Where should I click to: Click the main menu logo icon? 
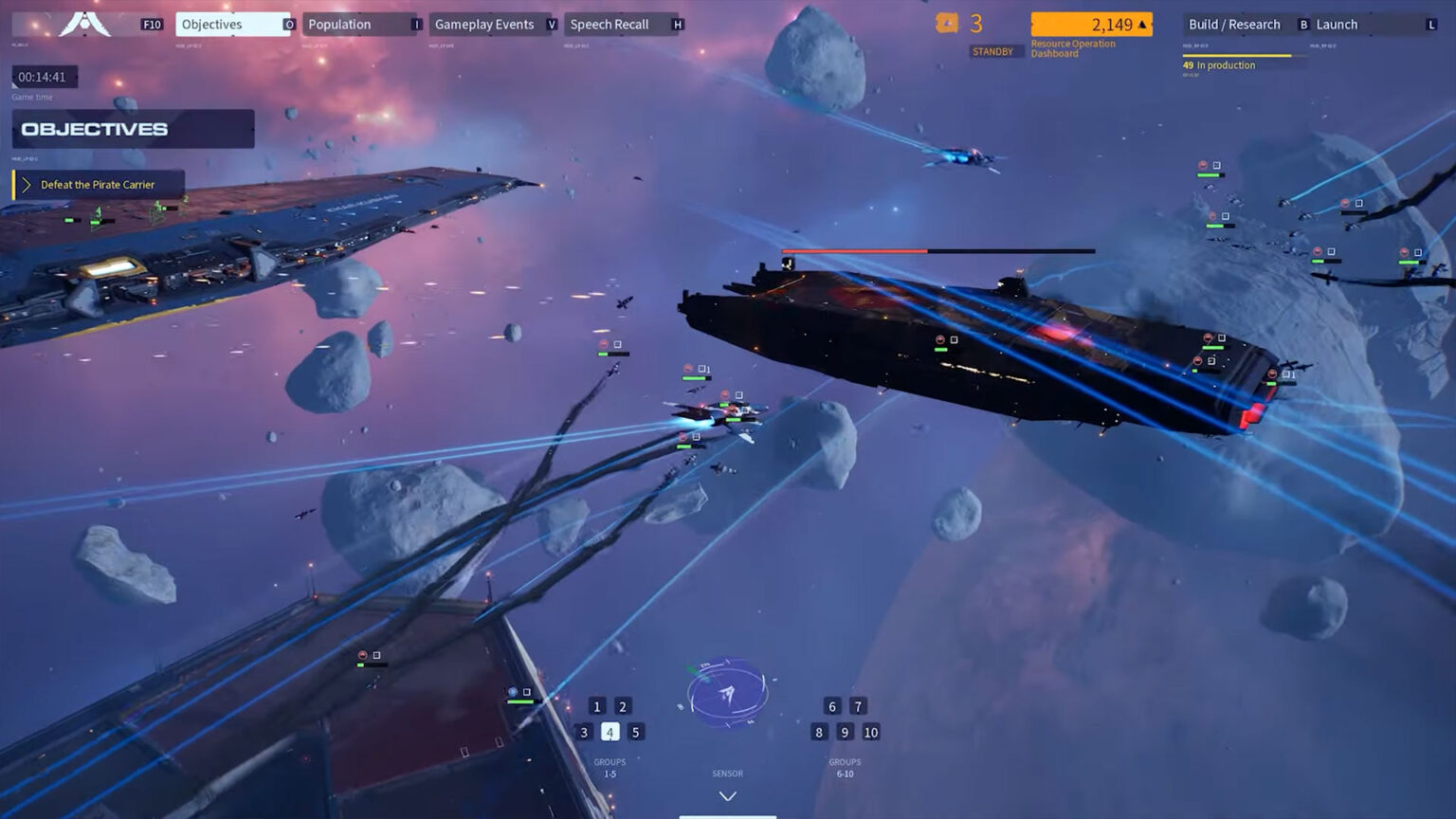pos(85,24)
